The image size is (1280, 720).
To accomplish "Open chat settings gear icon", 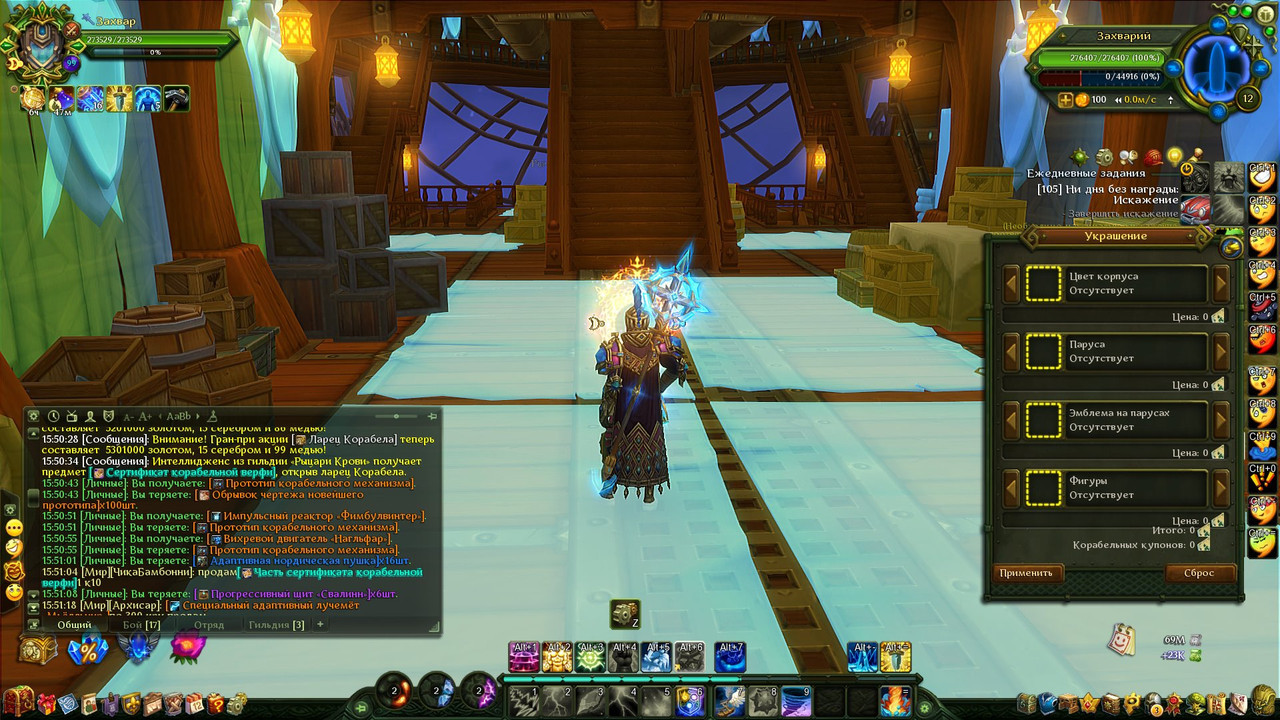I will click(34, 416).
